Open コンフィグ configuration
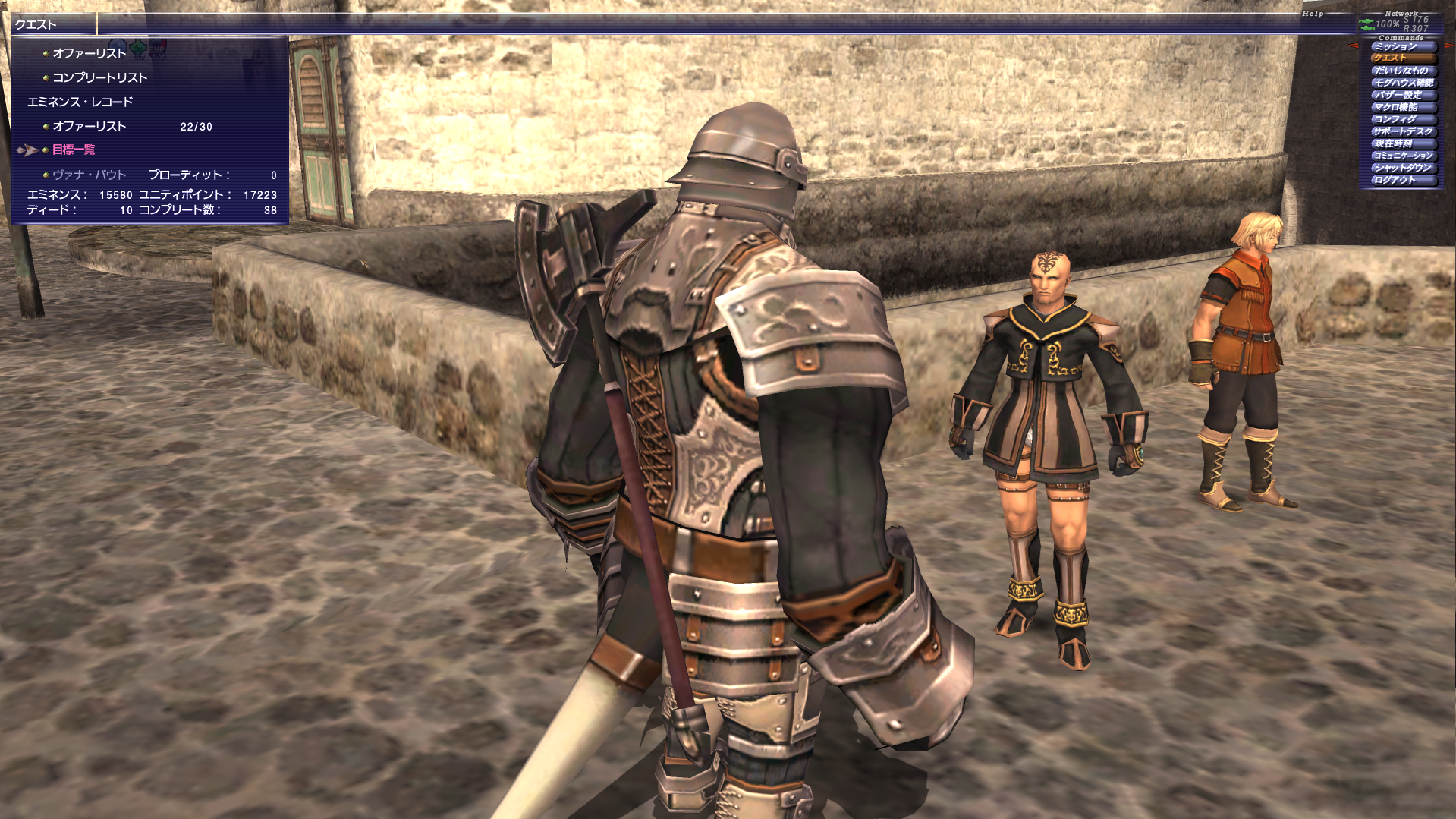 (1402, 119)
